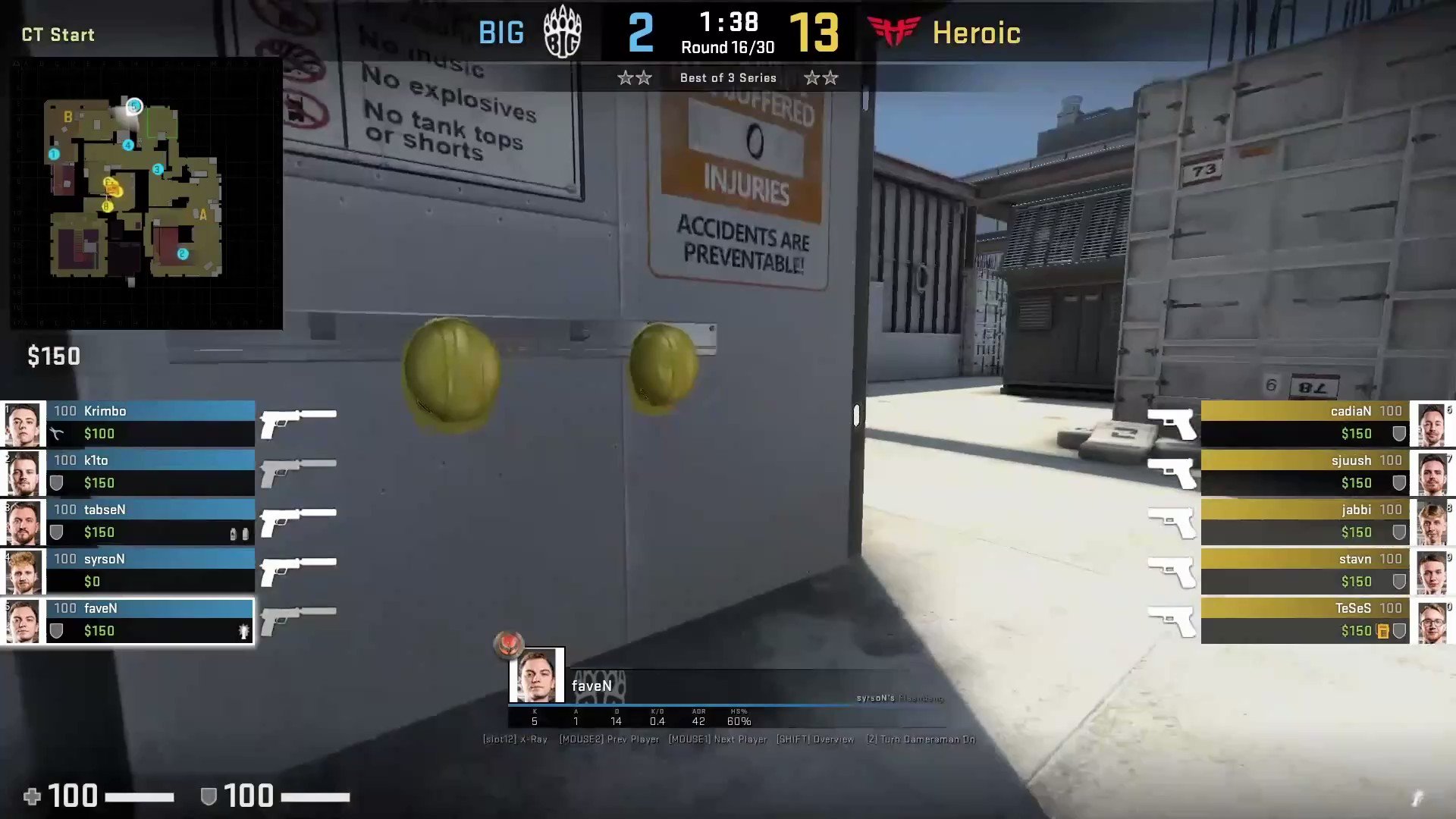Expand the Best of 3 Series stars

coord(727,77)
